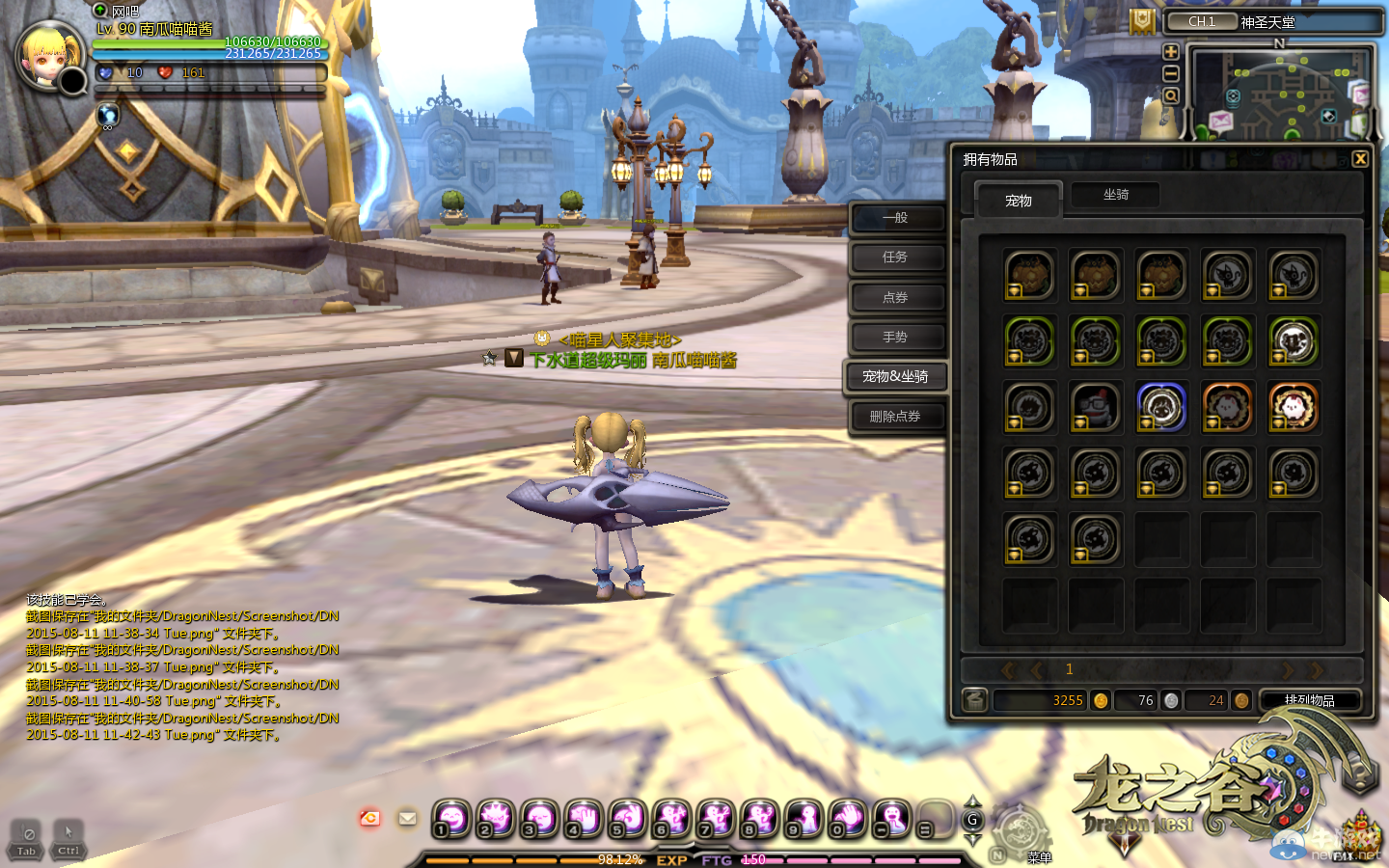The height and width of the screenshot is (868, 1389).
Task: Switch to the 点券 cash items category
Action: click(x=896, y=297)
